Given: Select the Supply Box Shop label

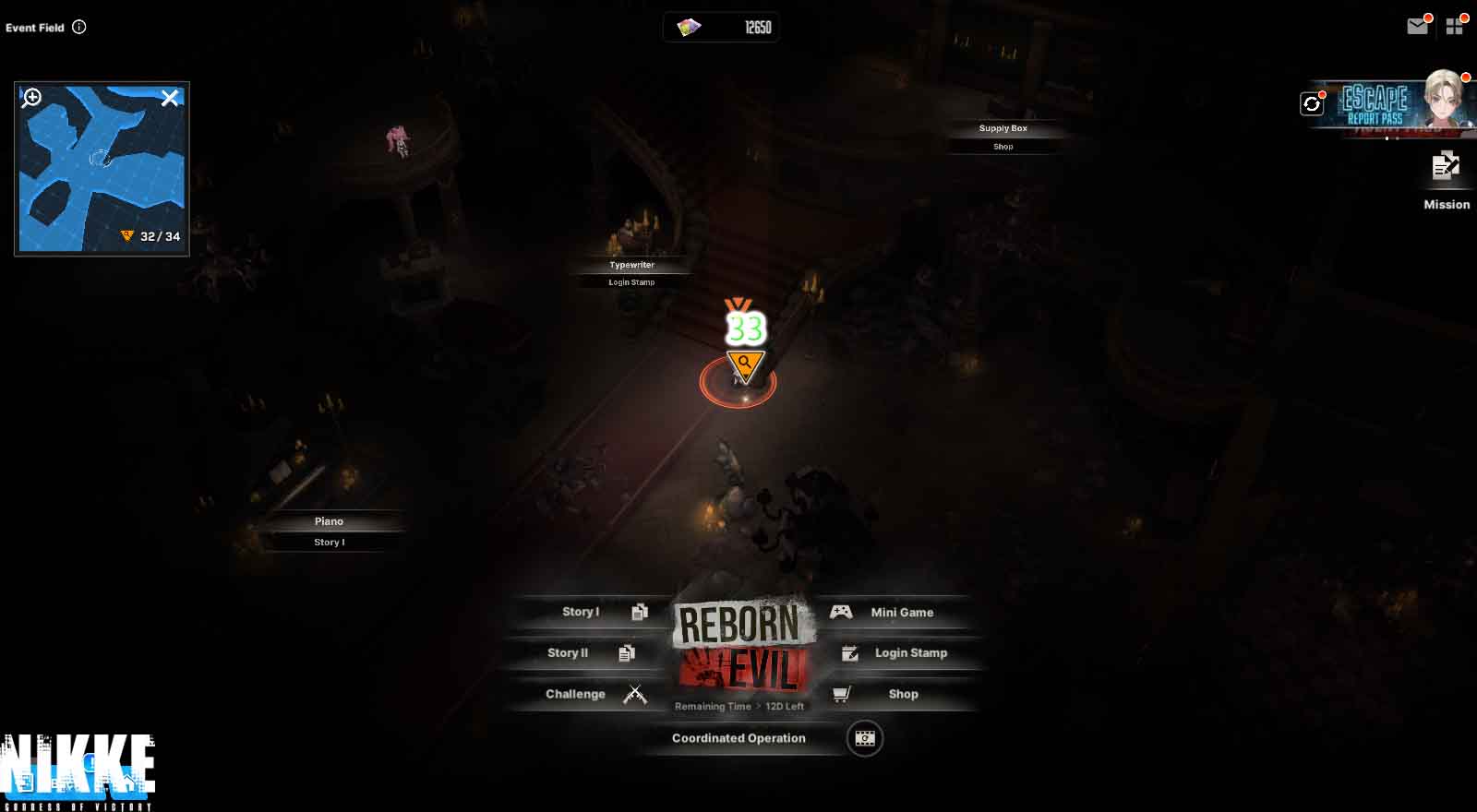Looking at the screenshot, I should (x=1003, y=137).
